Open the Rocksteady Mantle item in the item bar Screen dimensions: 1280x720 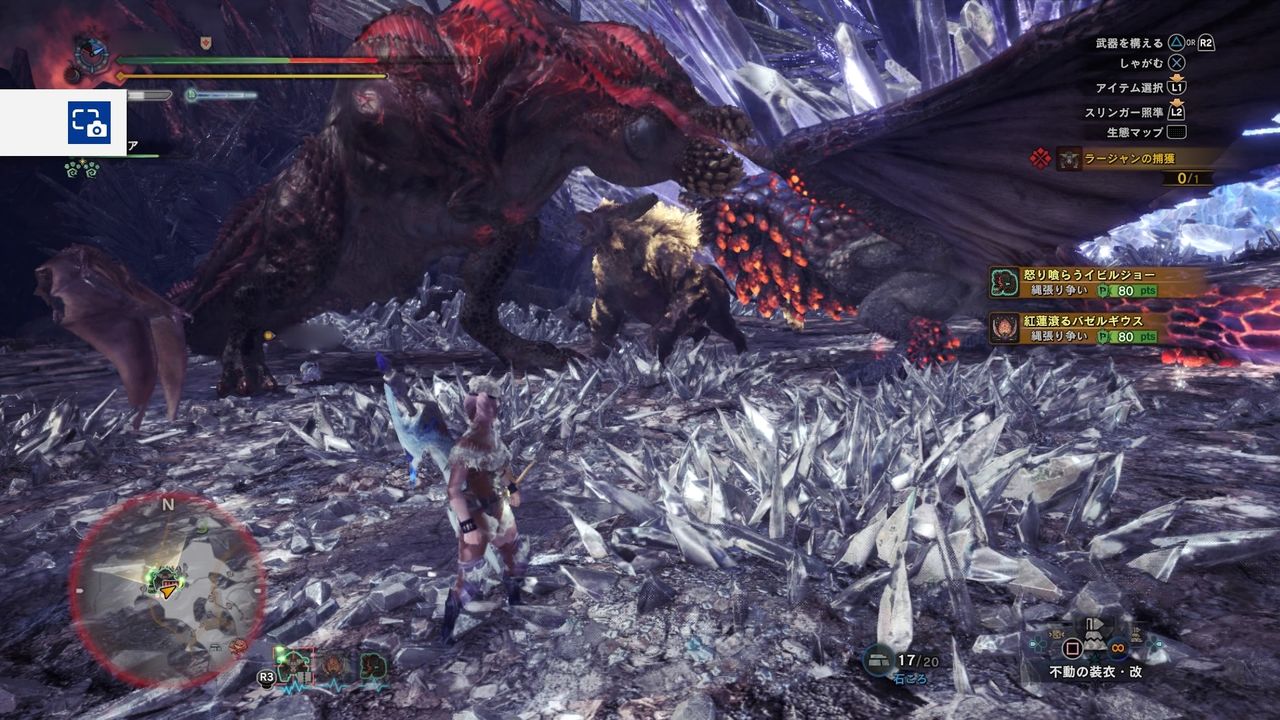[1094, 643]
